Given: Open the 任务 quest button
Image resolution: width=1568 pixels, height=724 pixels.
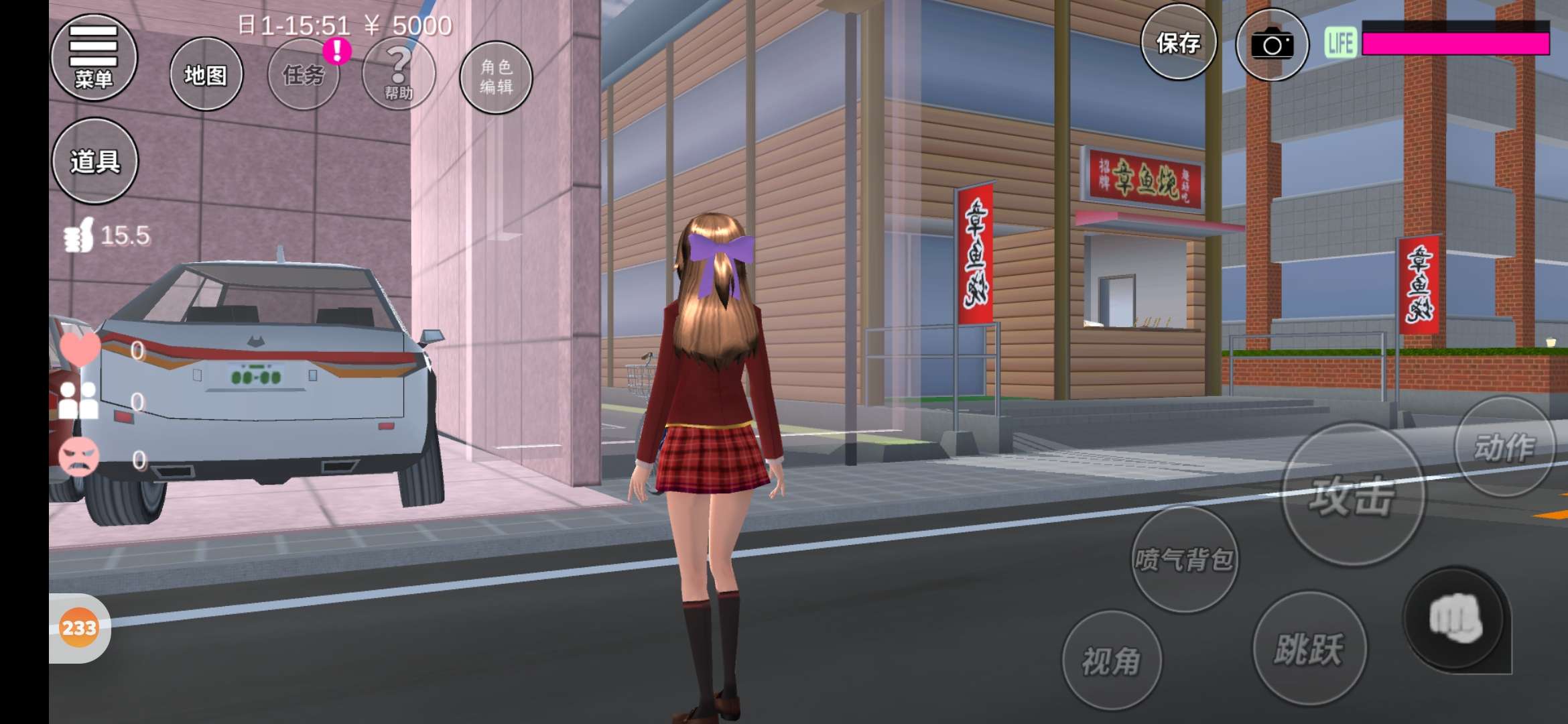Looking at the screenshot, I should (304, 75).
